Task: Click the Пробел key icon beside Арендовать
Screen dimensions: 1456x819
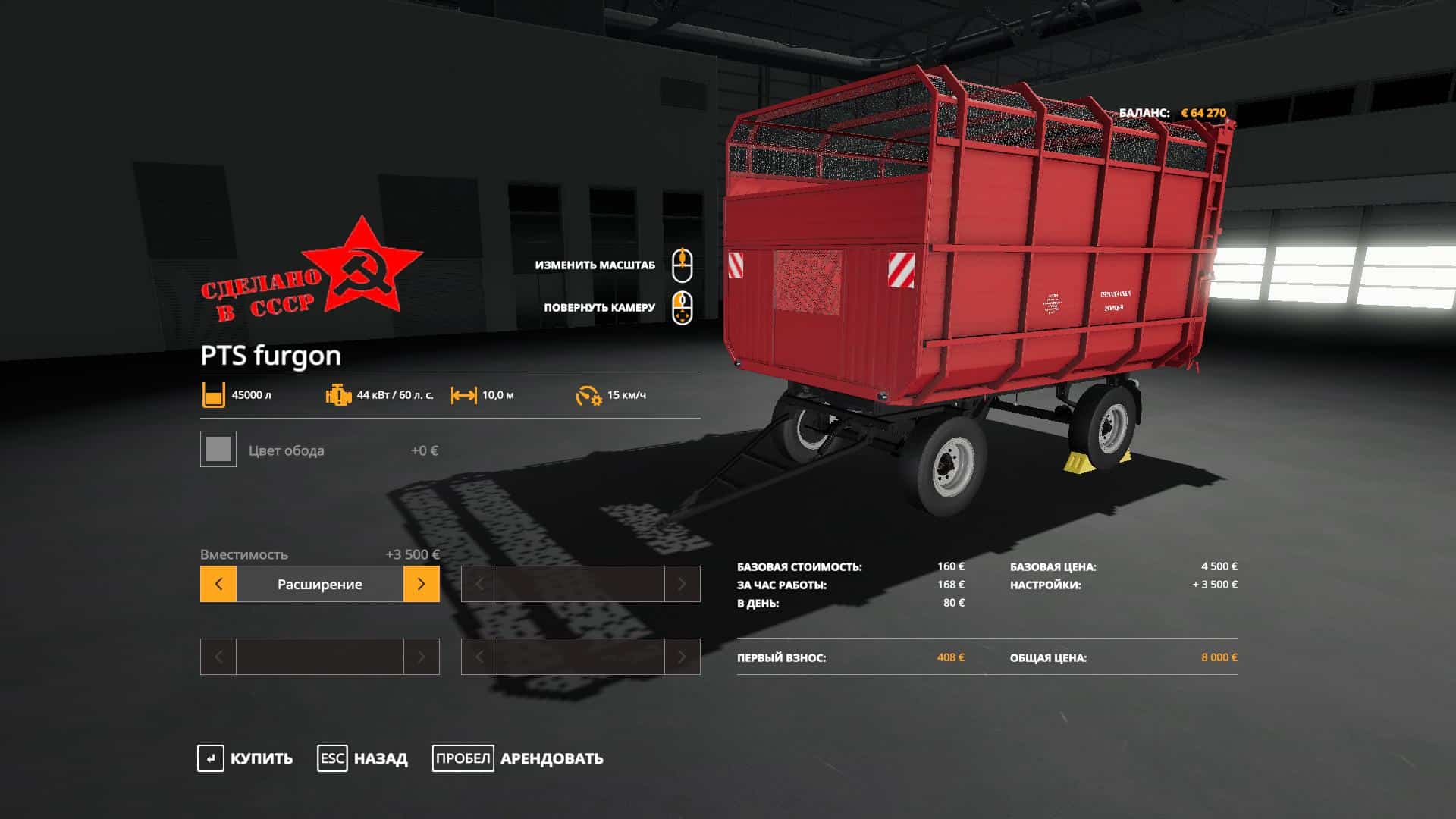Action: pos(463,758)
